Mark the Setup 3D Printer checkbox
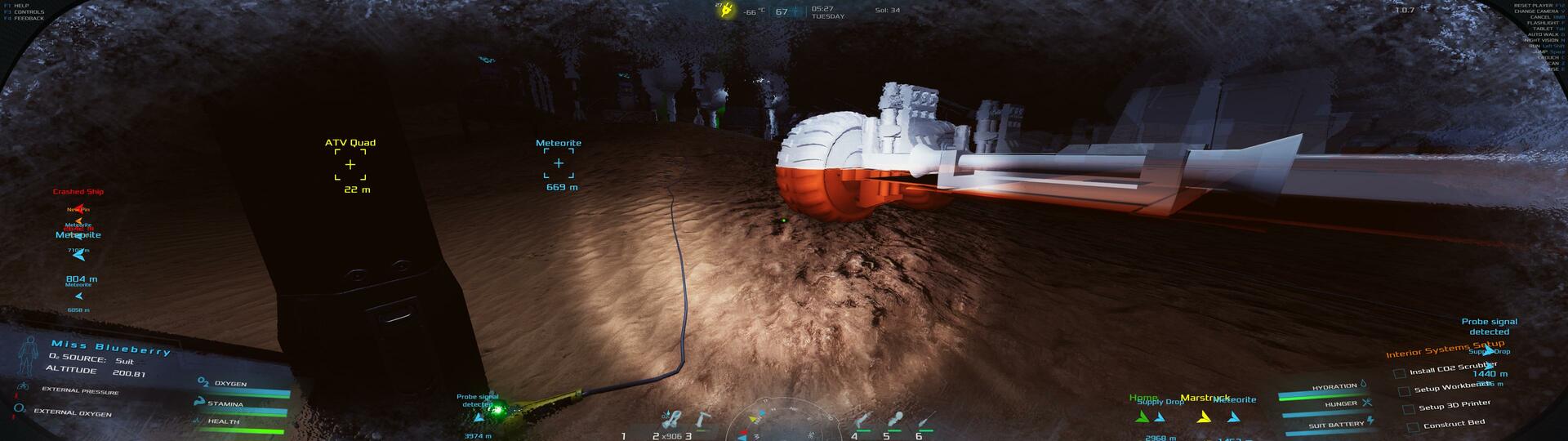The width and height of the screenshot is (1568, 441). tap(1408, 409)
